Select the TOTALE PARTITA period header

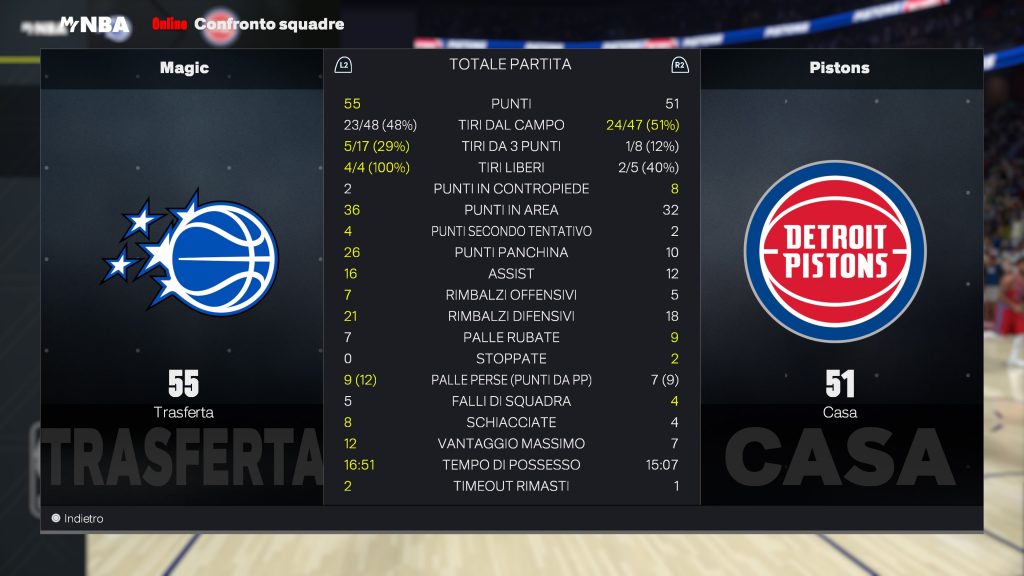(510, 64)
